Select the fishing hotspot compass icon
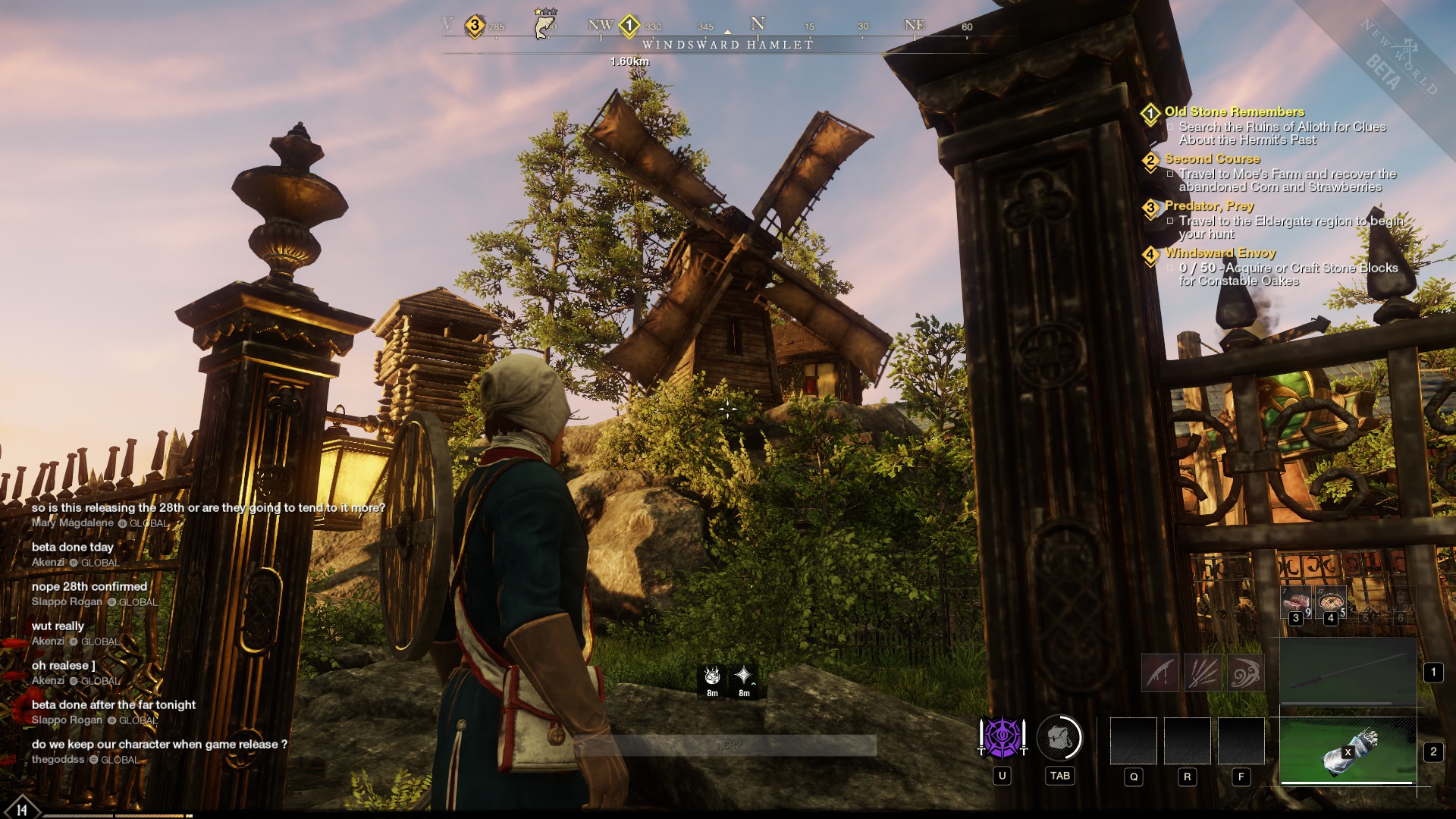 tap(542, 24)
